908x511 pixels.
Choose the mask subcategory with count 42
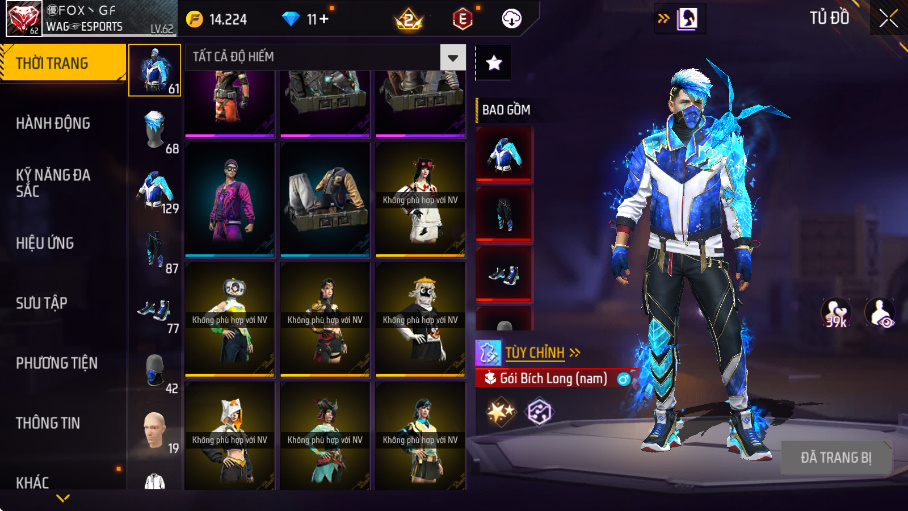click(x=154, y=370)
